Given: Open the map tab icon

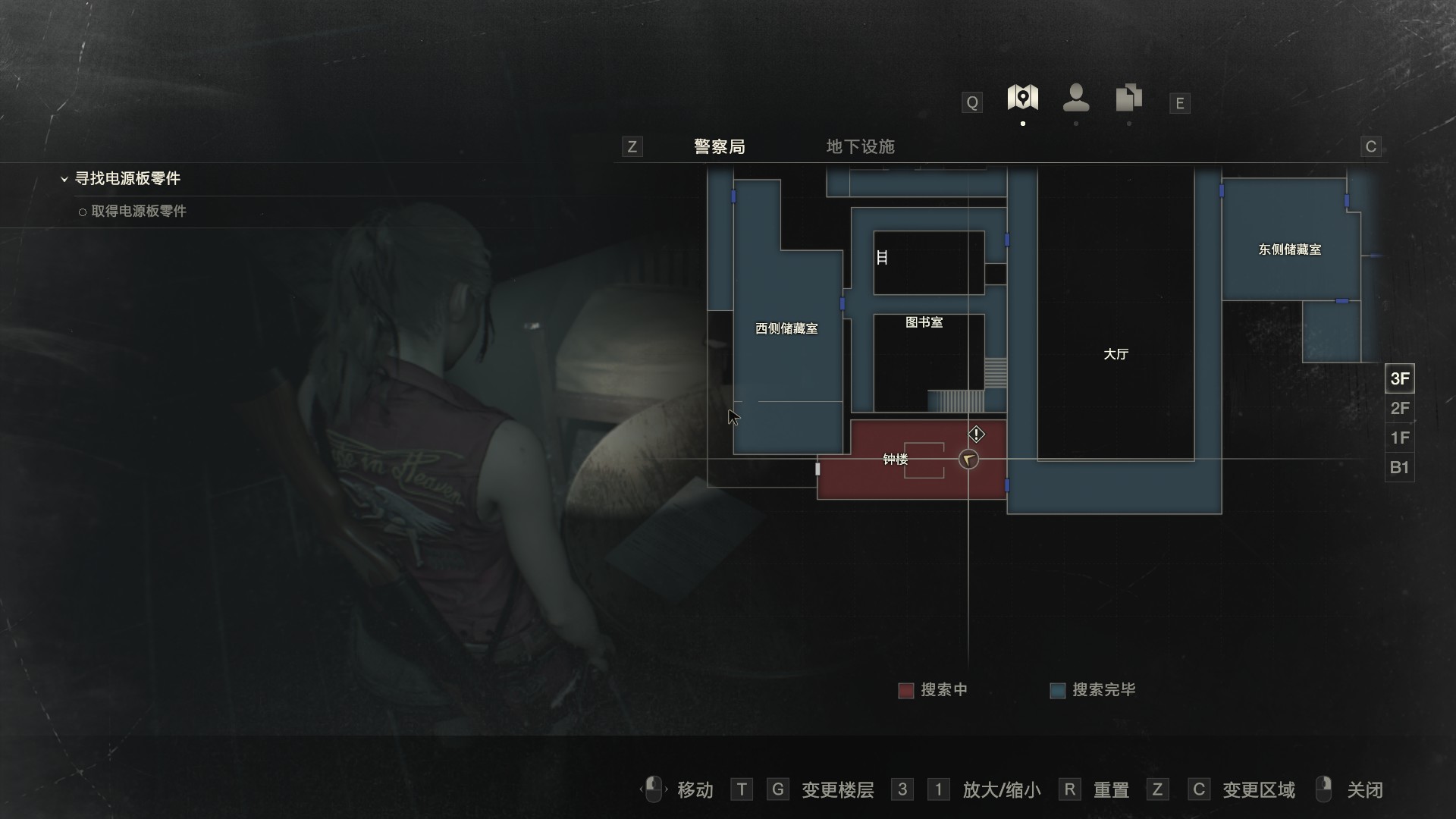Looking at the screenshot, I should click(x=1022, y=98).
